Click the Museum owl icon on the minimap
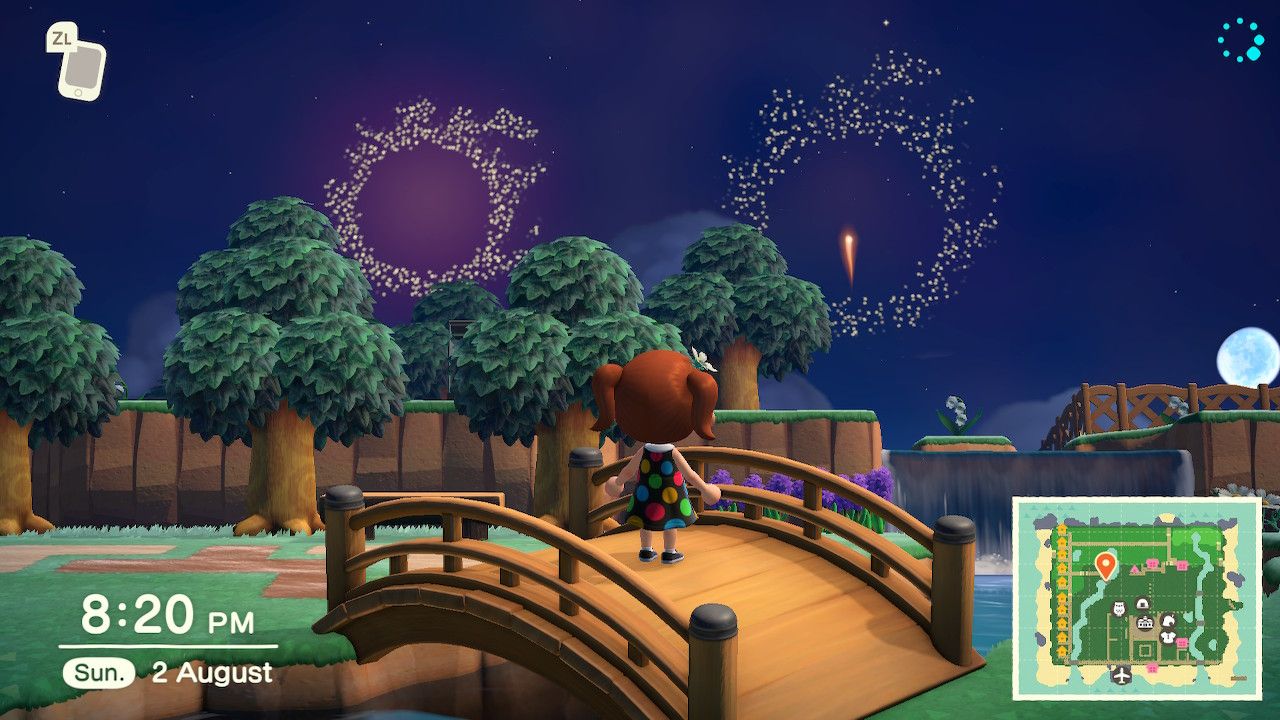 pyautogui.click(x=1119, y=610)
